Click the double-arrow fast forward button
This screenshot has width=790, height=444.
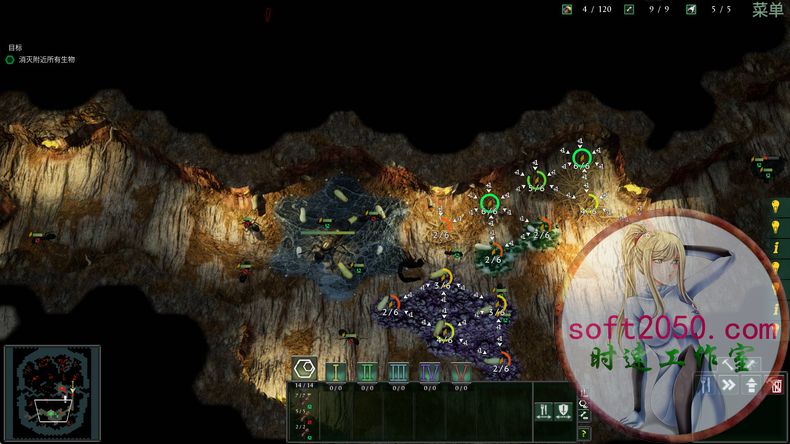729,385
